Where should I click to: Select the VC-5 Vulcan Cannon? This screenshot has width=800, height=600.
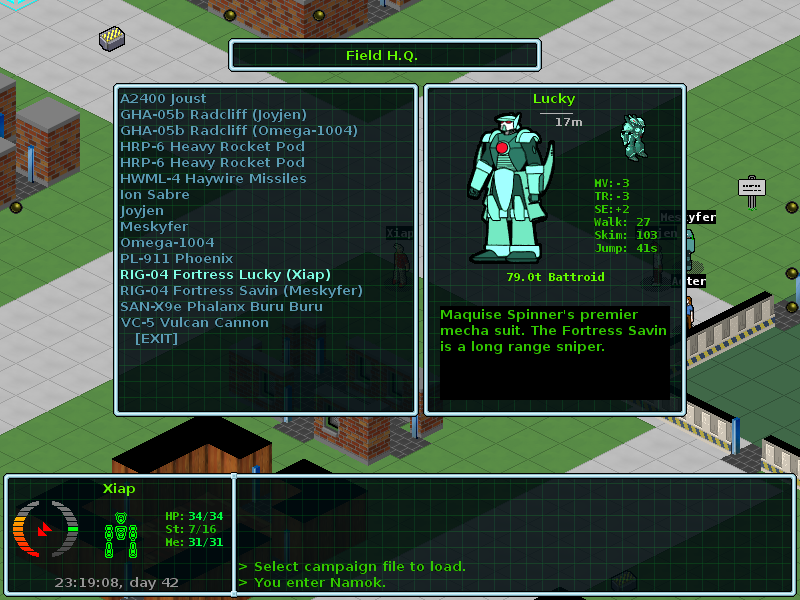pyautogui.click(x=194, y=323)
